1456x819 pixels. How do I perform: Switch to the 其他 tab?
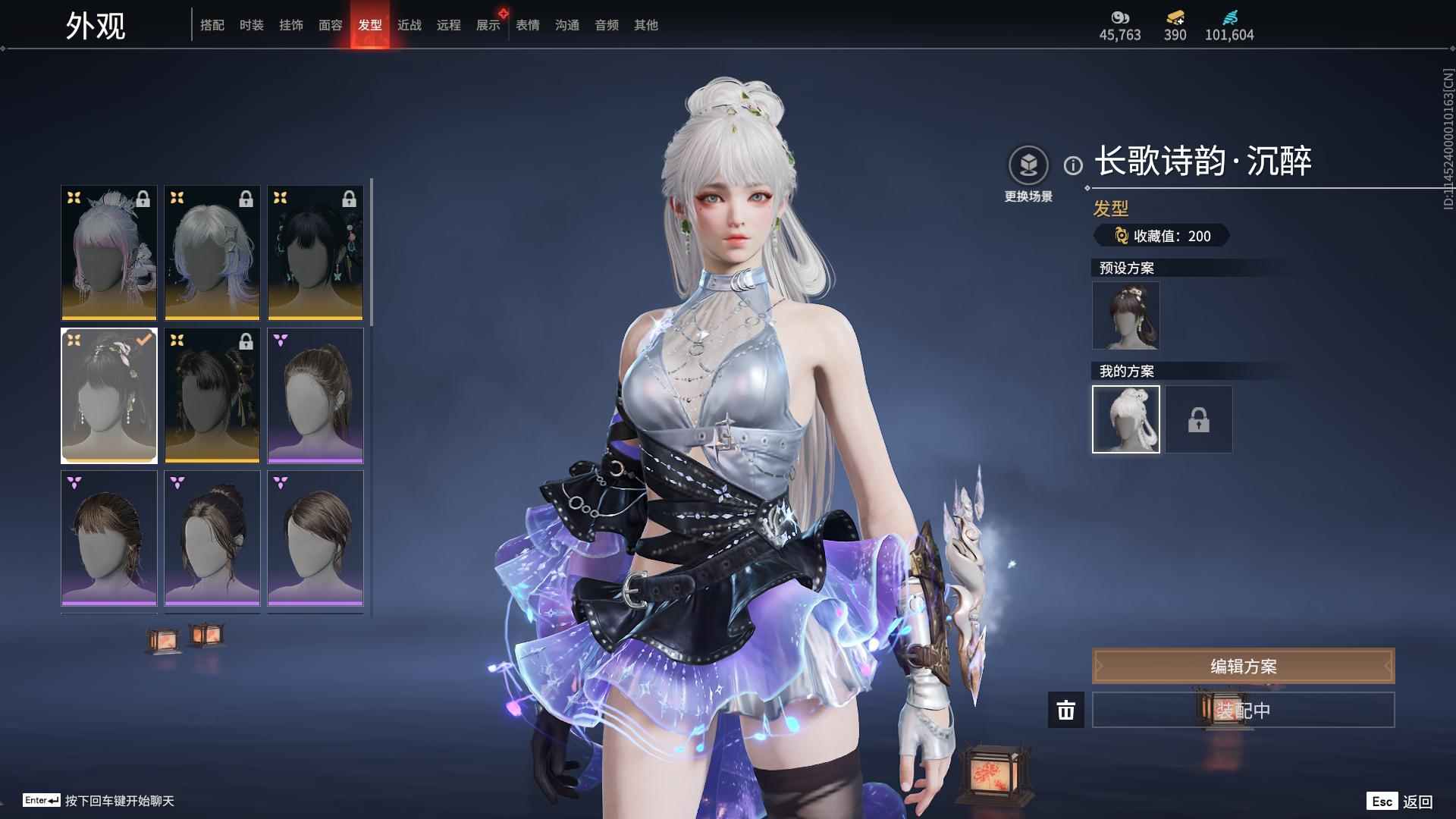(x=646, y=25)
